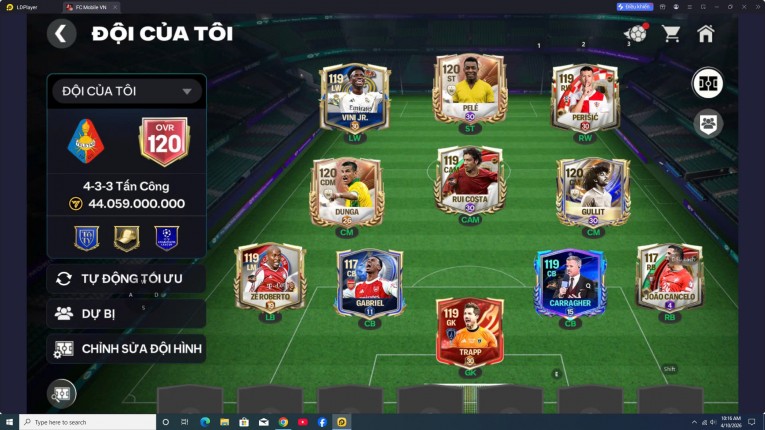Viewport: 765px width, 430px height.
Task: Select the Trapp goalkeeper card
Action: click(x=469, y=330)
